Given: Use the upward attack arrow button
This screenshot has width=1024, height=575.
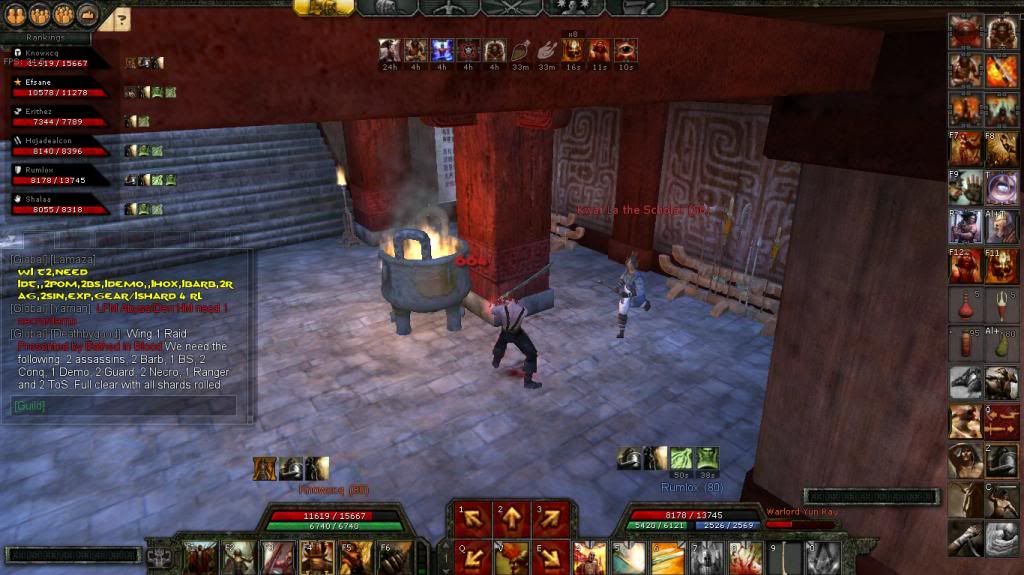Looking at the screenshot, I should (x=510, y=518).
